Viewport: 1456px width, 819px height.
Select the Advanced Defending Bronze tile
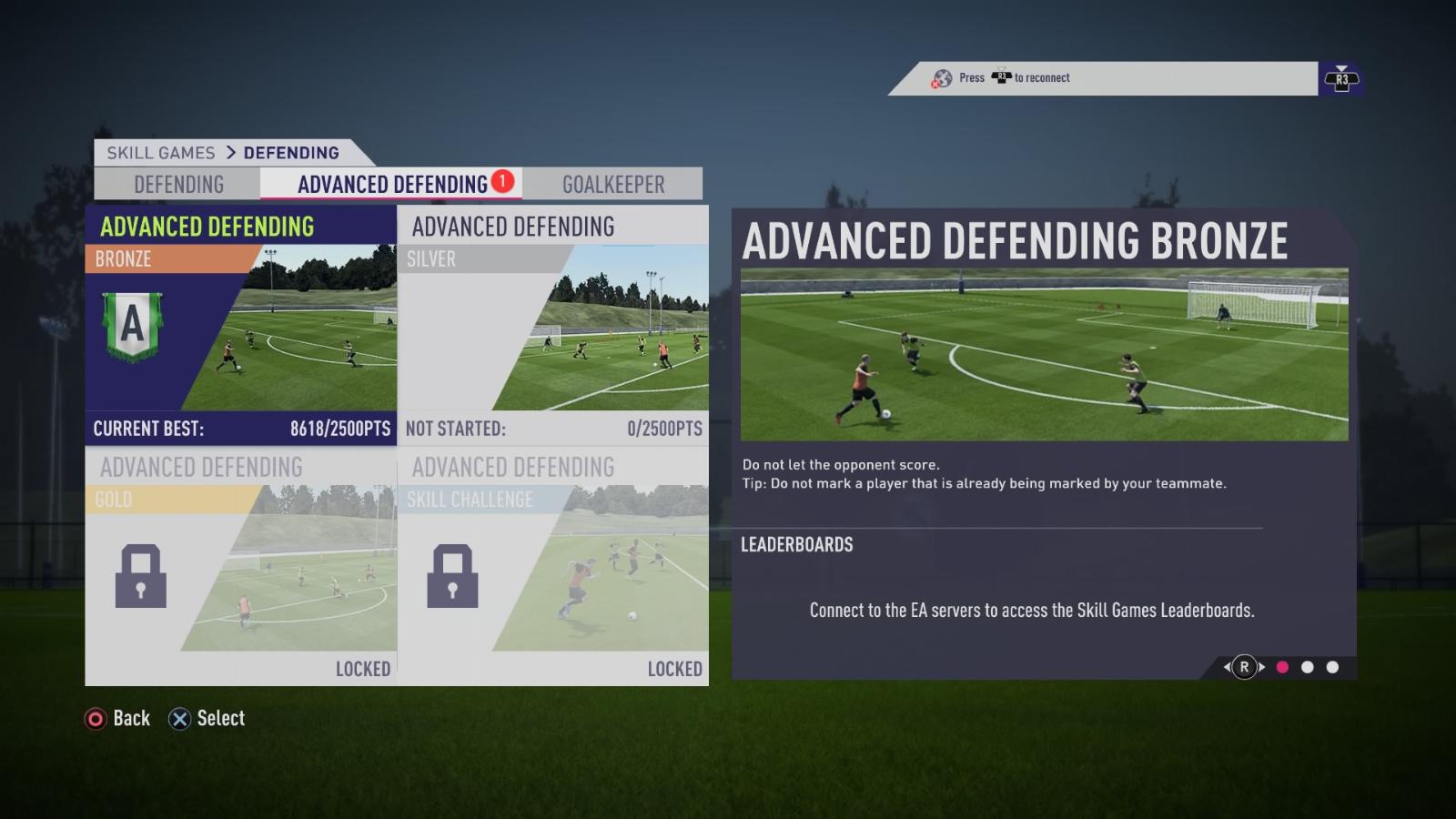(x=240, y=325)
